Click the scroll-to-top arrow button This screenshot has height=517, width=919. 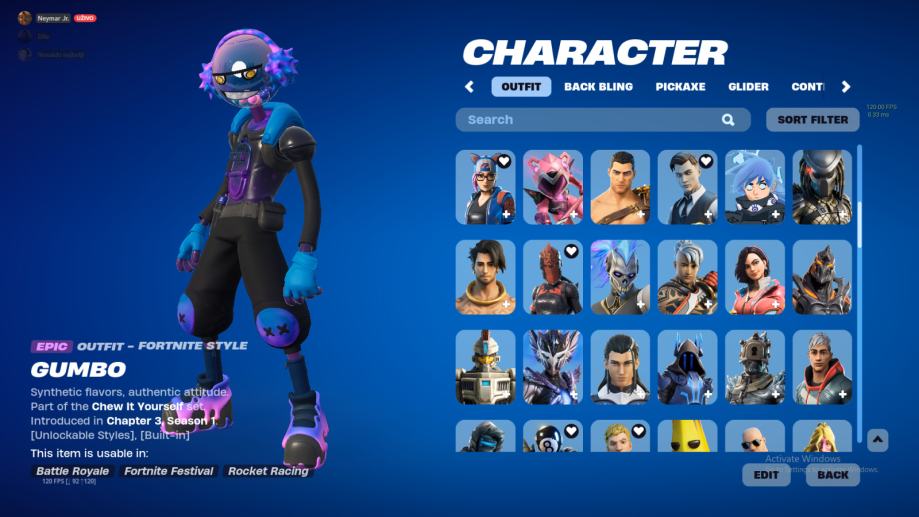pos(877,439)
